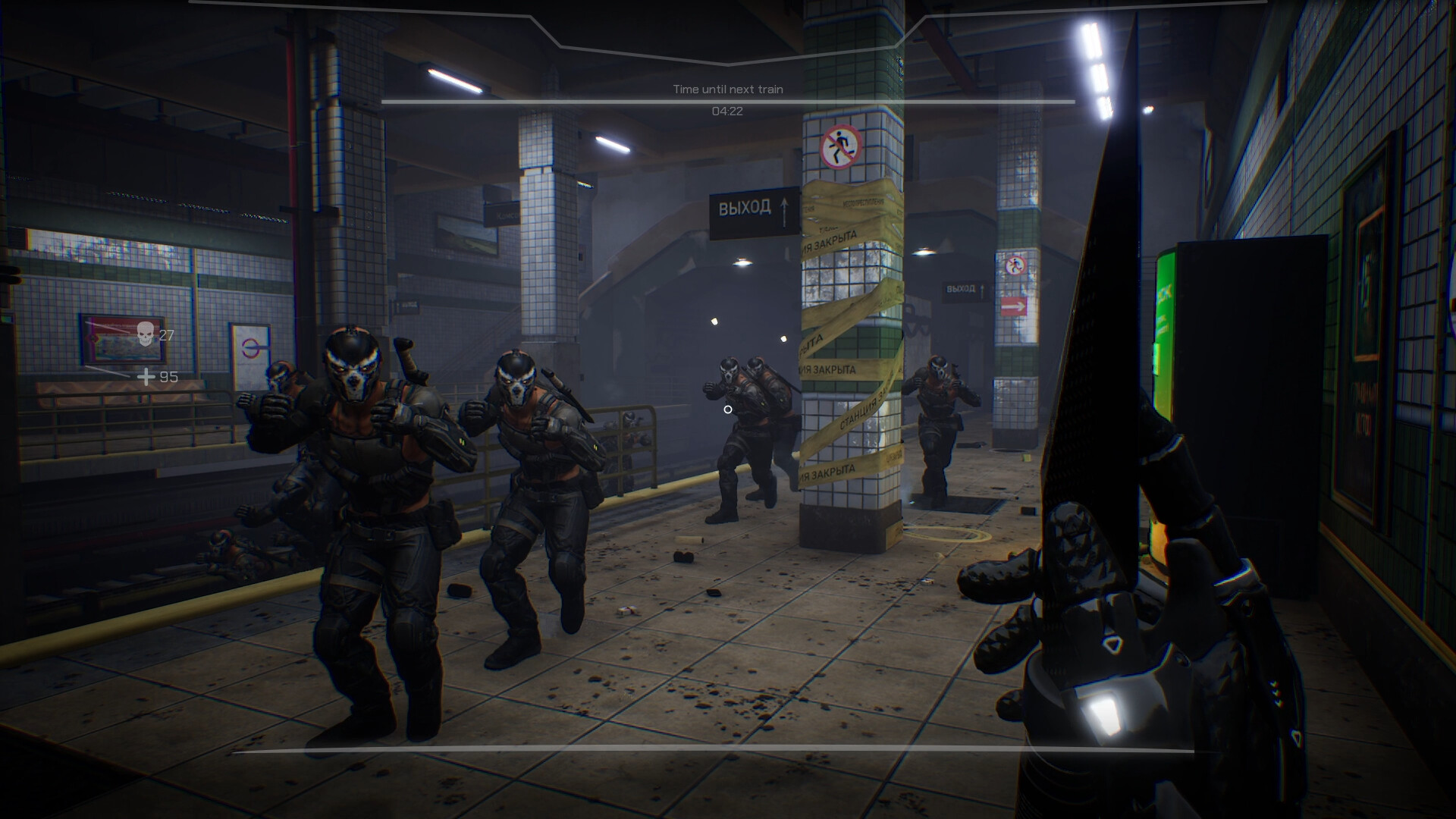The height and width of the screenshot is (819, 1456).
Task: Toggle the small wall lamp above ВЫХОД sign
Action: pos(923,253)
